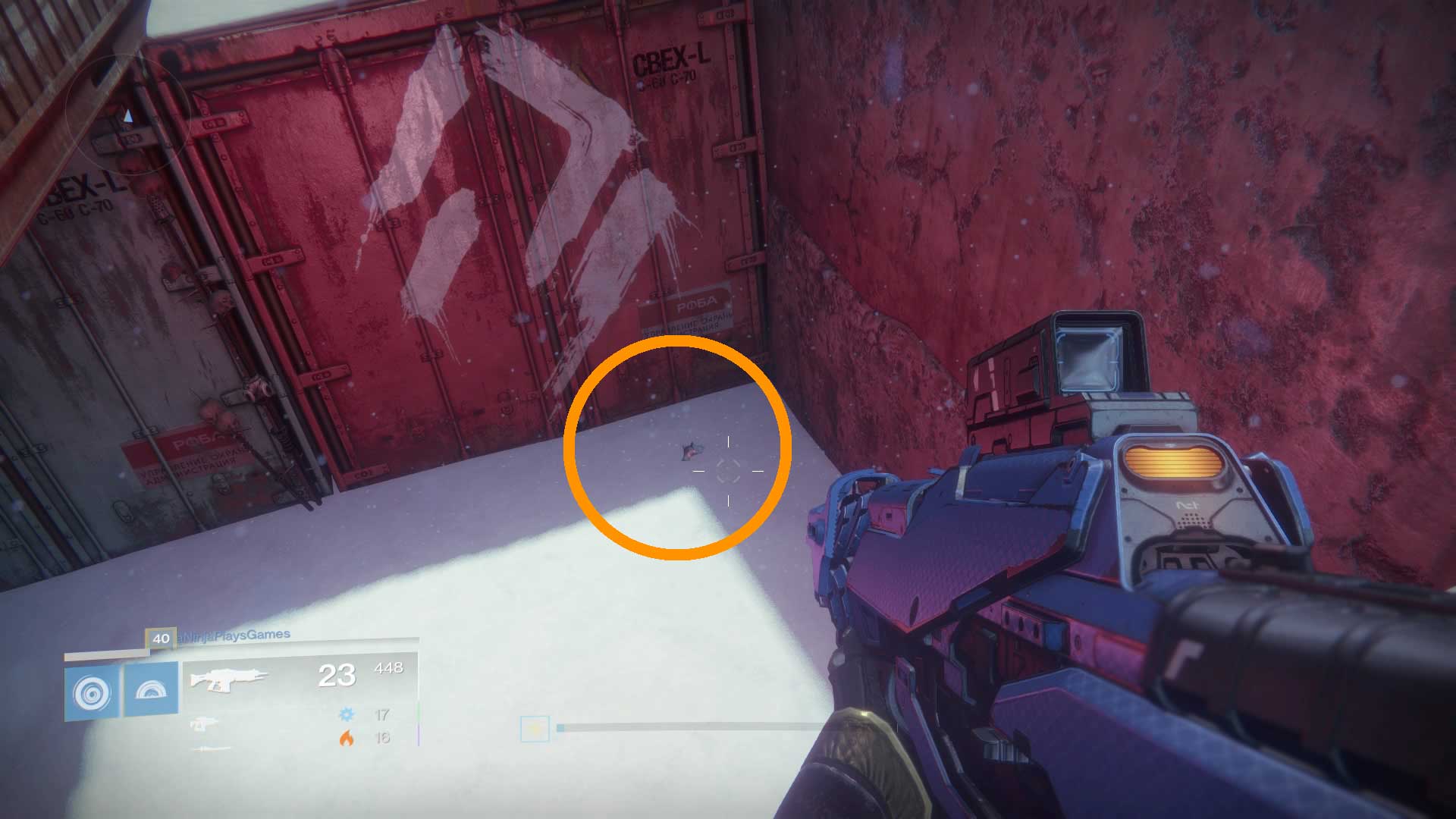Select the super ability spiral icon
The image size is (1456, 819).
pyautogui.click(x=91, y=692)
